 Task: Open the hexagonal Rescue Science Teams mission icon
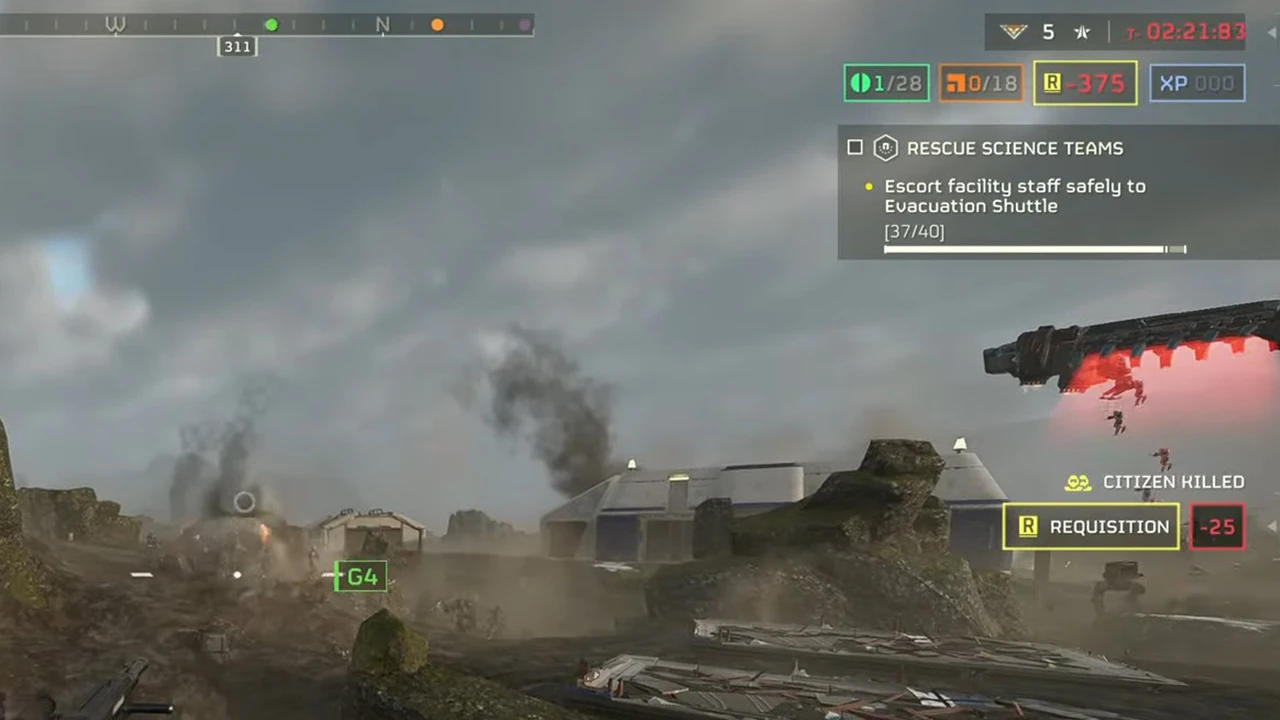pyautogui.click(x=886, y=148)
